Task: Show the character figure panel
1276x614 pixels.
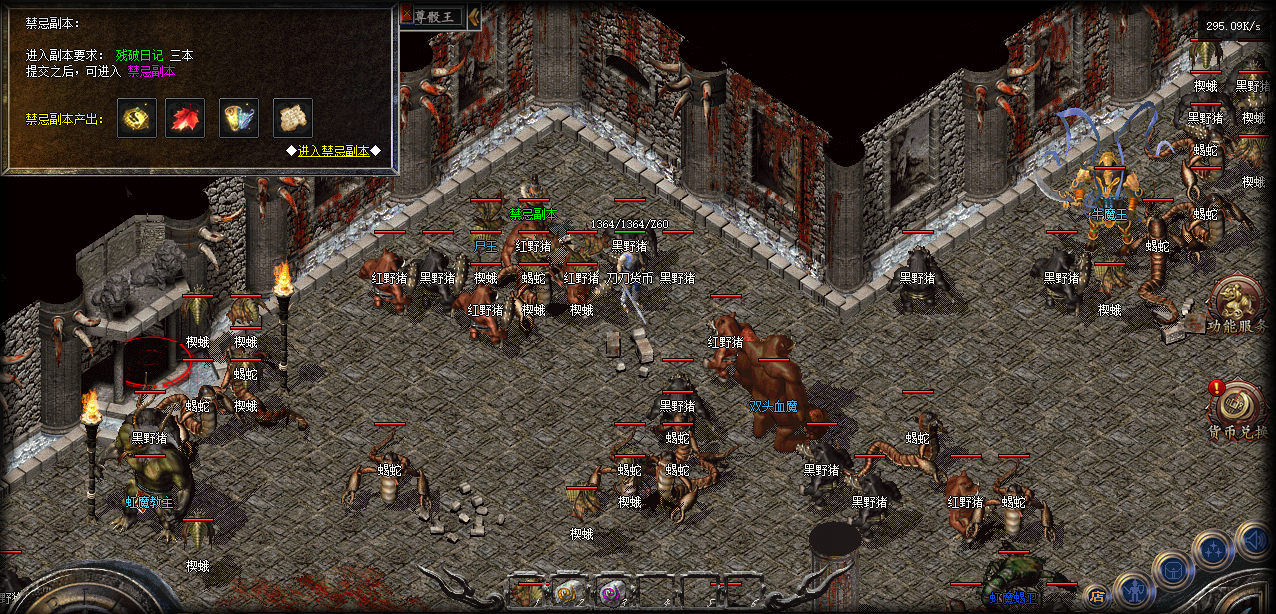Action: [x=1135, y=590]
